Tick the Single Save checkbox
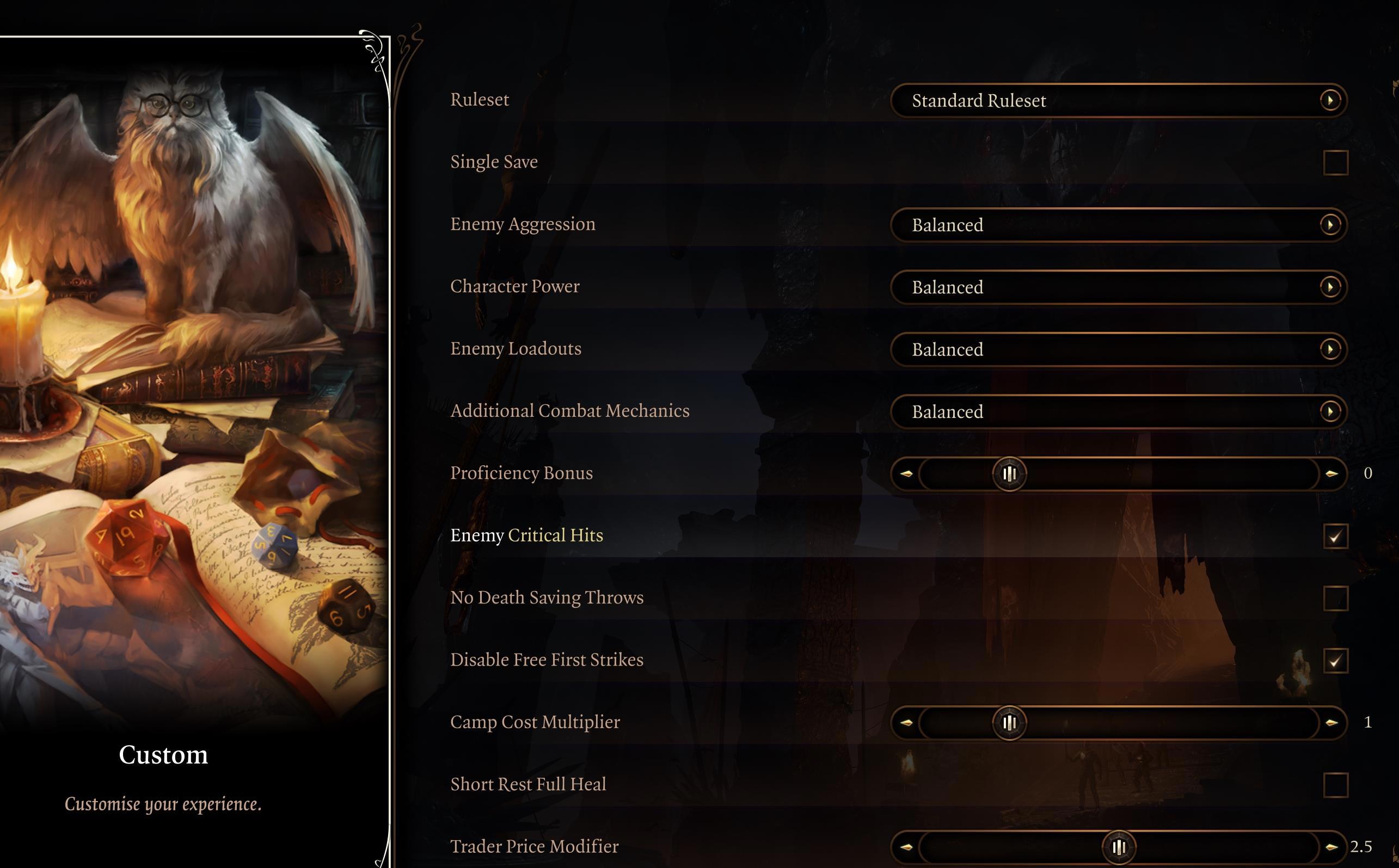 [1335, 163]
